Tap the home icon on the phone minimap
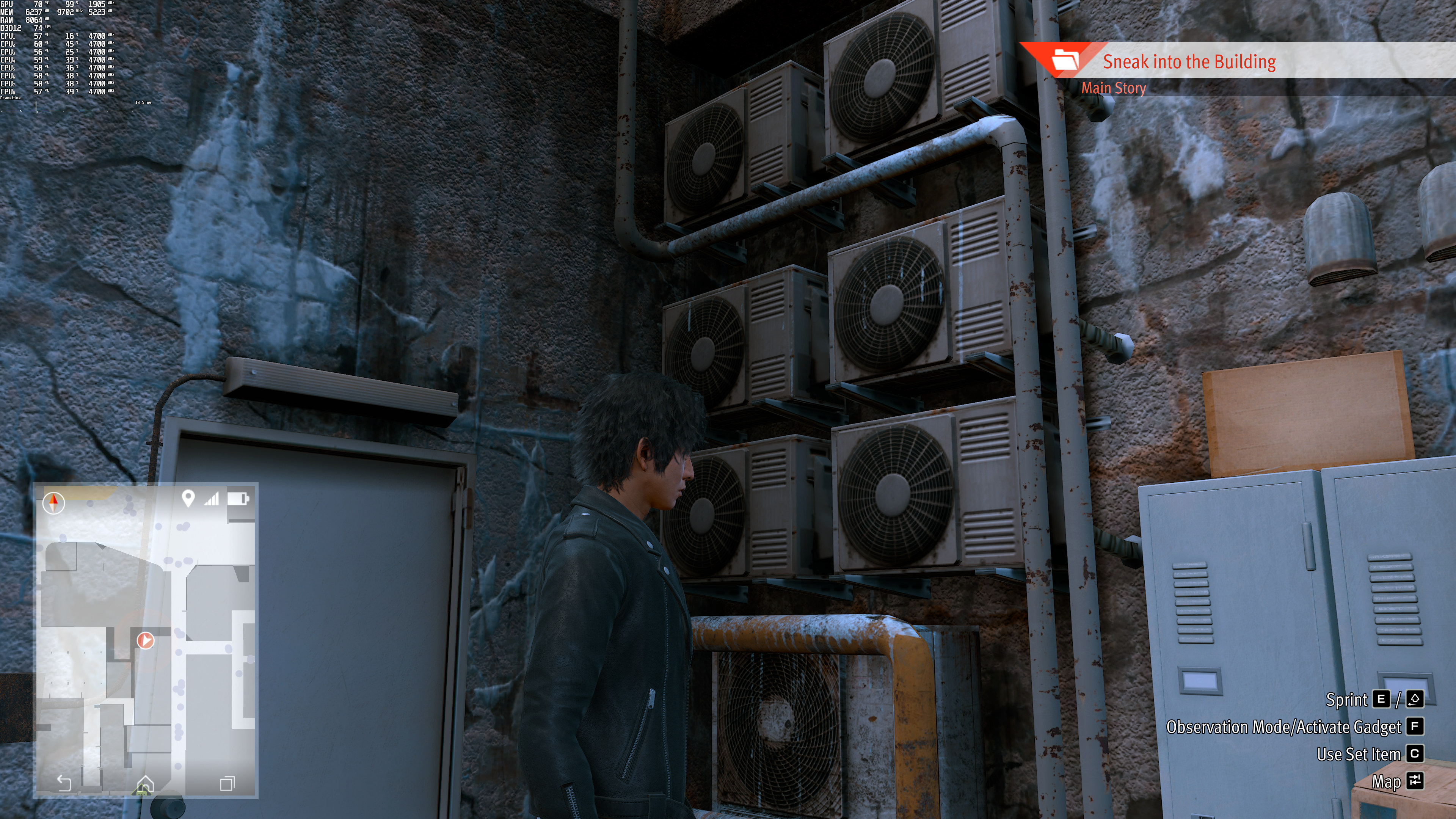The height and width of the screenshot is (819, 1456). point(145,783)
